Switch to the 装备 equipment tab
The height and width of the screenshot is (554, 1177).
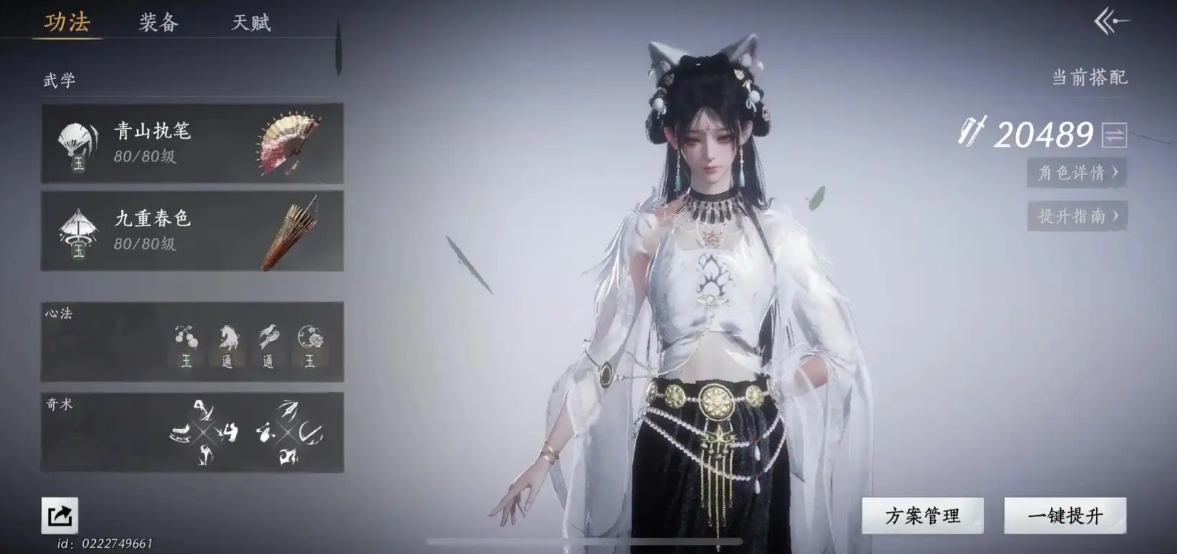click(159, 22)
